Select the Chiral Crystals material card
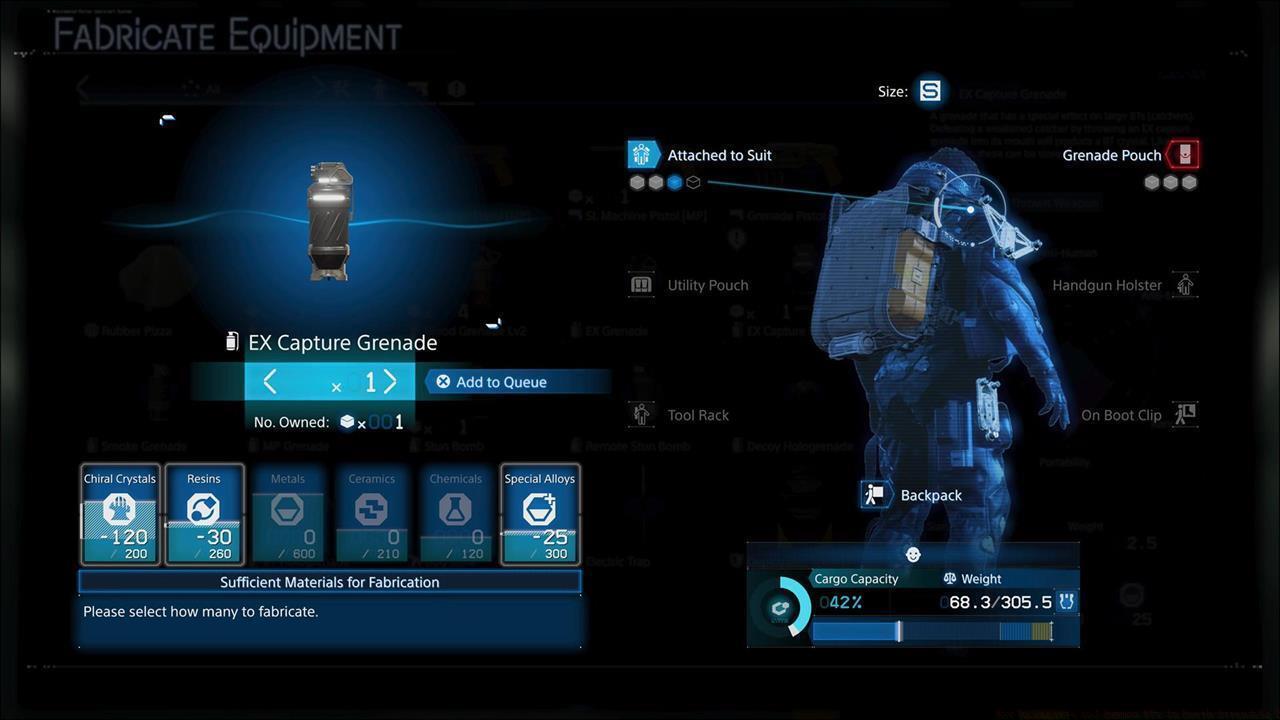This screenshot has height=720, width=1280. pyautogui.click(x=119, y=513)
